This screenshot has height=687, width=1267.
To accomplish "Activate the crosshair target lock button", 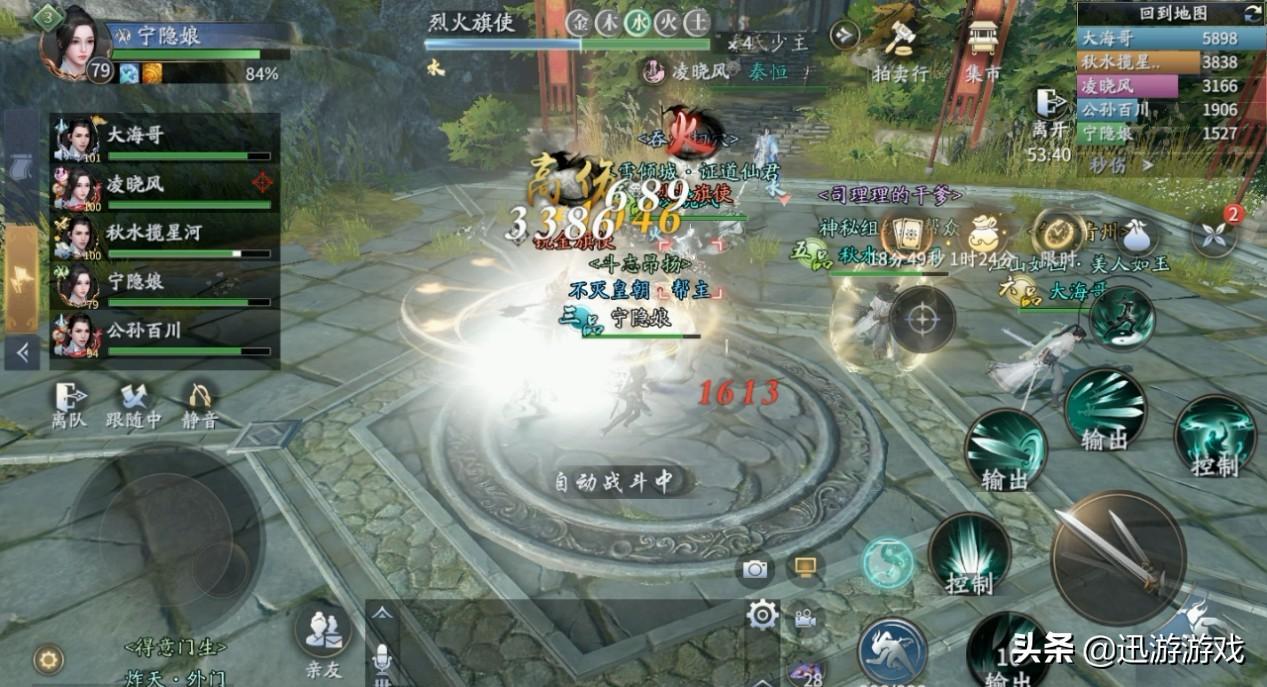I will click(921, 320).
